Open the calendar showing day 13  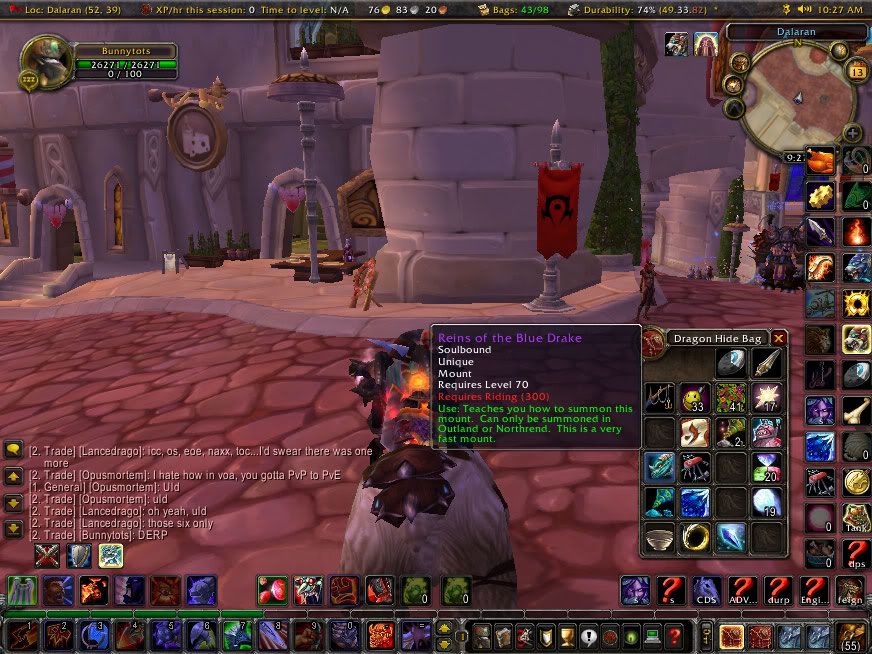coord(856,71)
